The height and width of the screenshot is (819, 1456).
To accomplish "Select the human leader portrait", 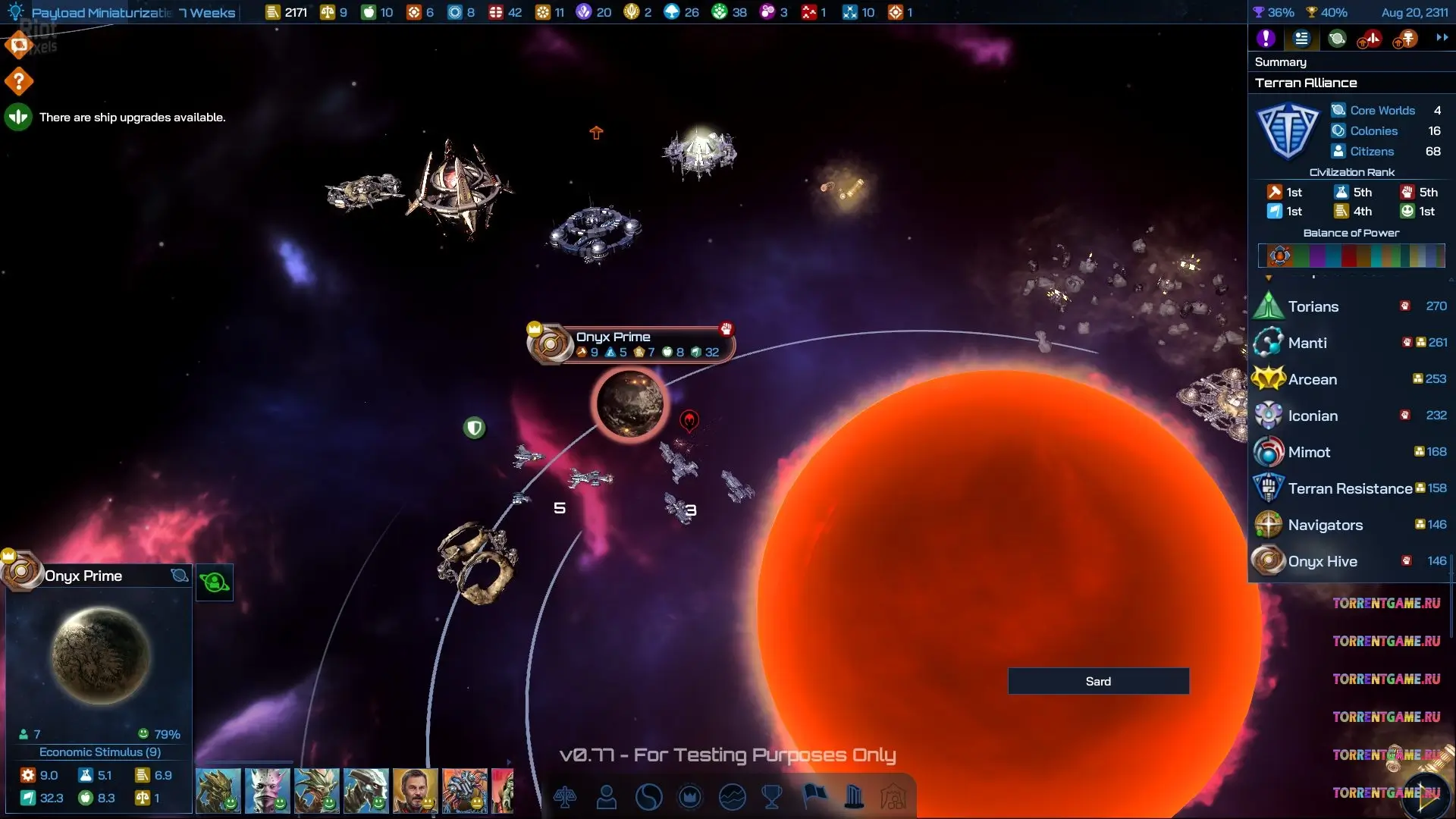I will tap(415, 791).
